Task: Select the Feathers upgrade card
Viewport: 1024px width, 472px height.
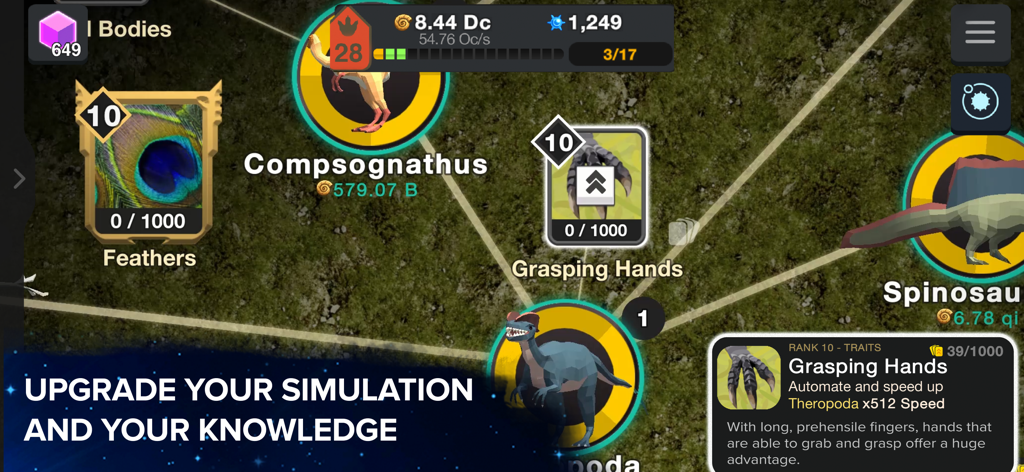Action: (x=149, y=166)
